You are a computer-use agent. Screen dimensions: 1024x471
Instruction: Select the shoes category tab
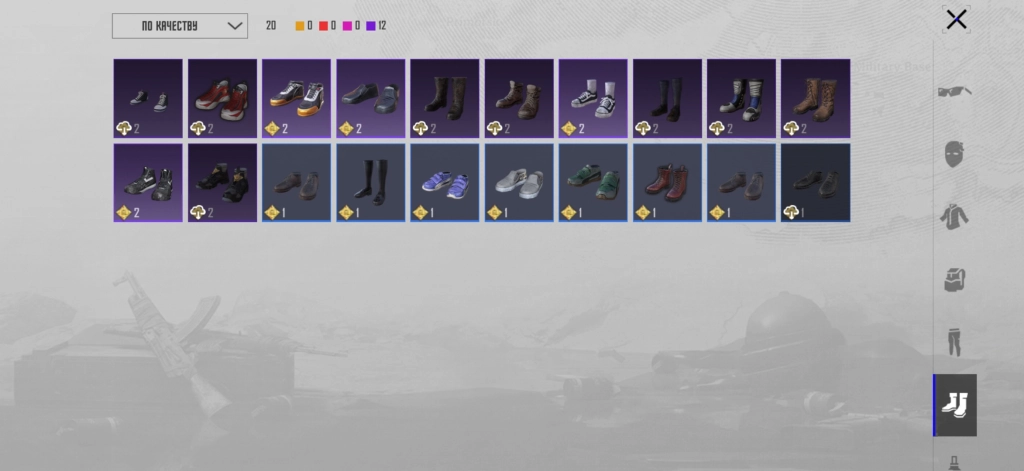(955, 404)
